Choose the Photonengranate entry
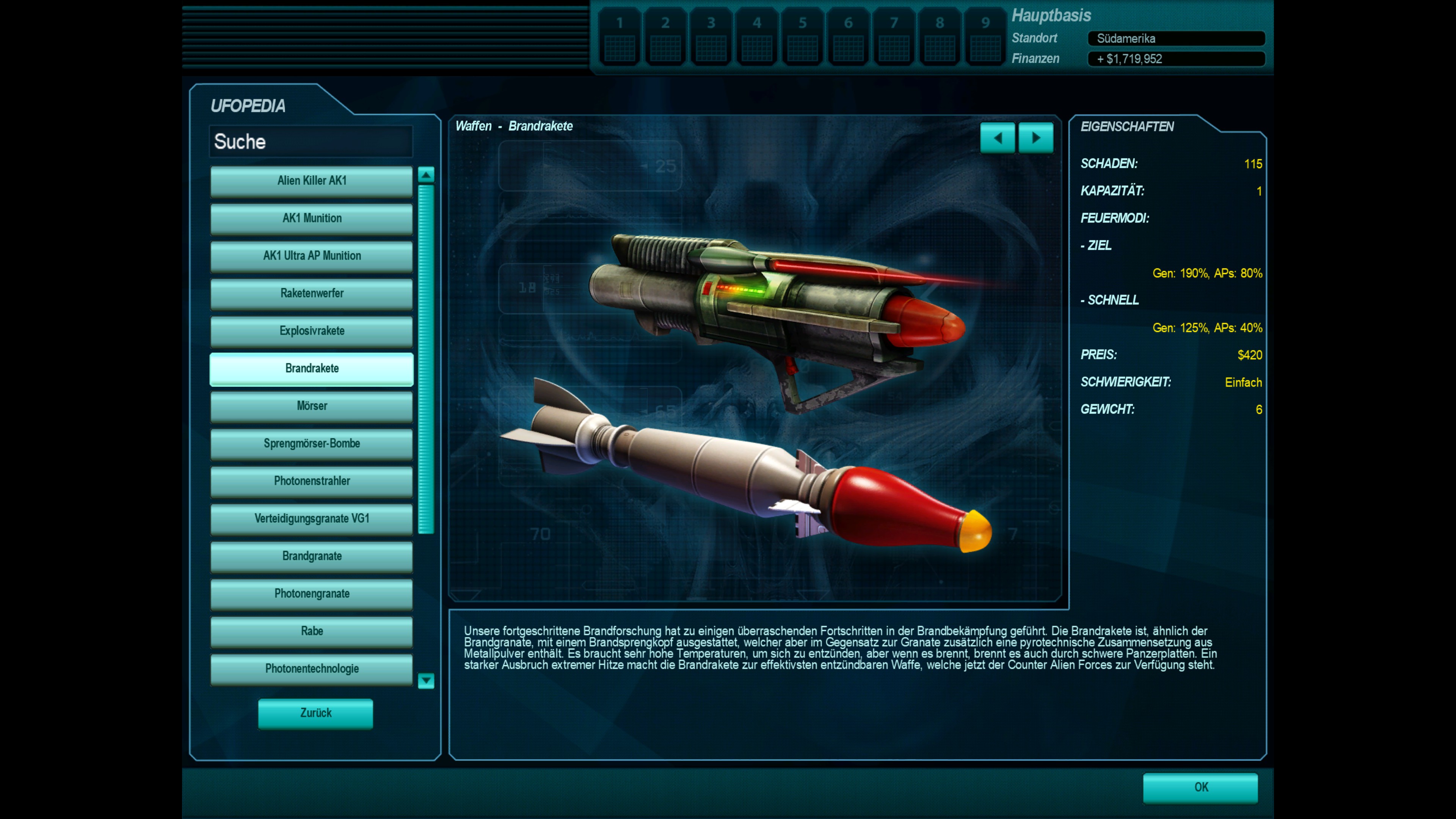This screenshot has height=819, width=1456. (x=311, y=593)
